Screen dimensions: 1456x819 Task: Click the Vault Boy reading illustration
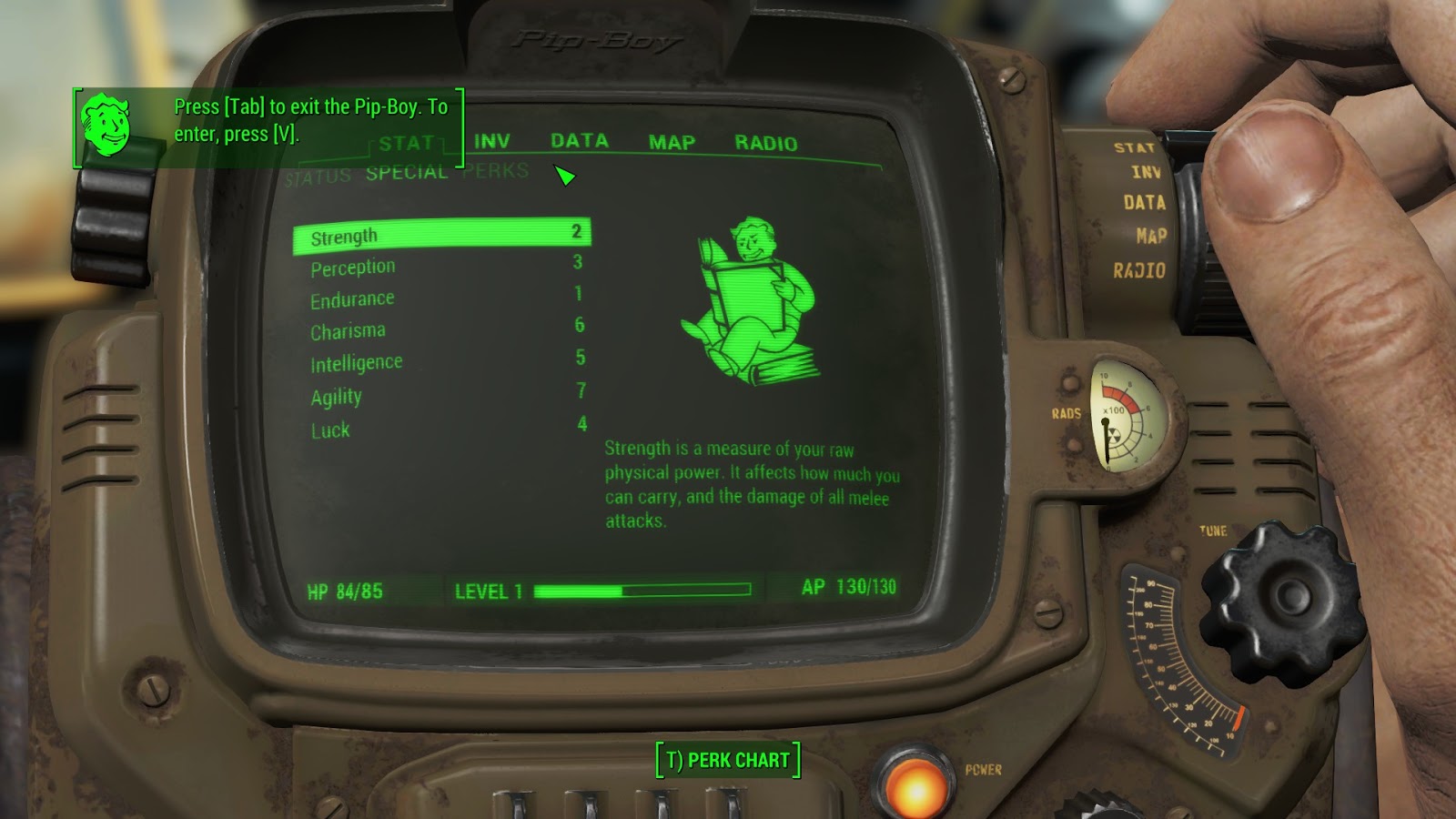coord(755,291)
